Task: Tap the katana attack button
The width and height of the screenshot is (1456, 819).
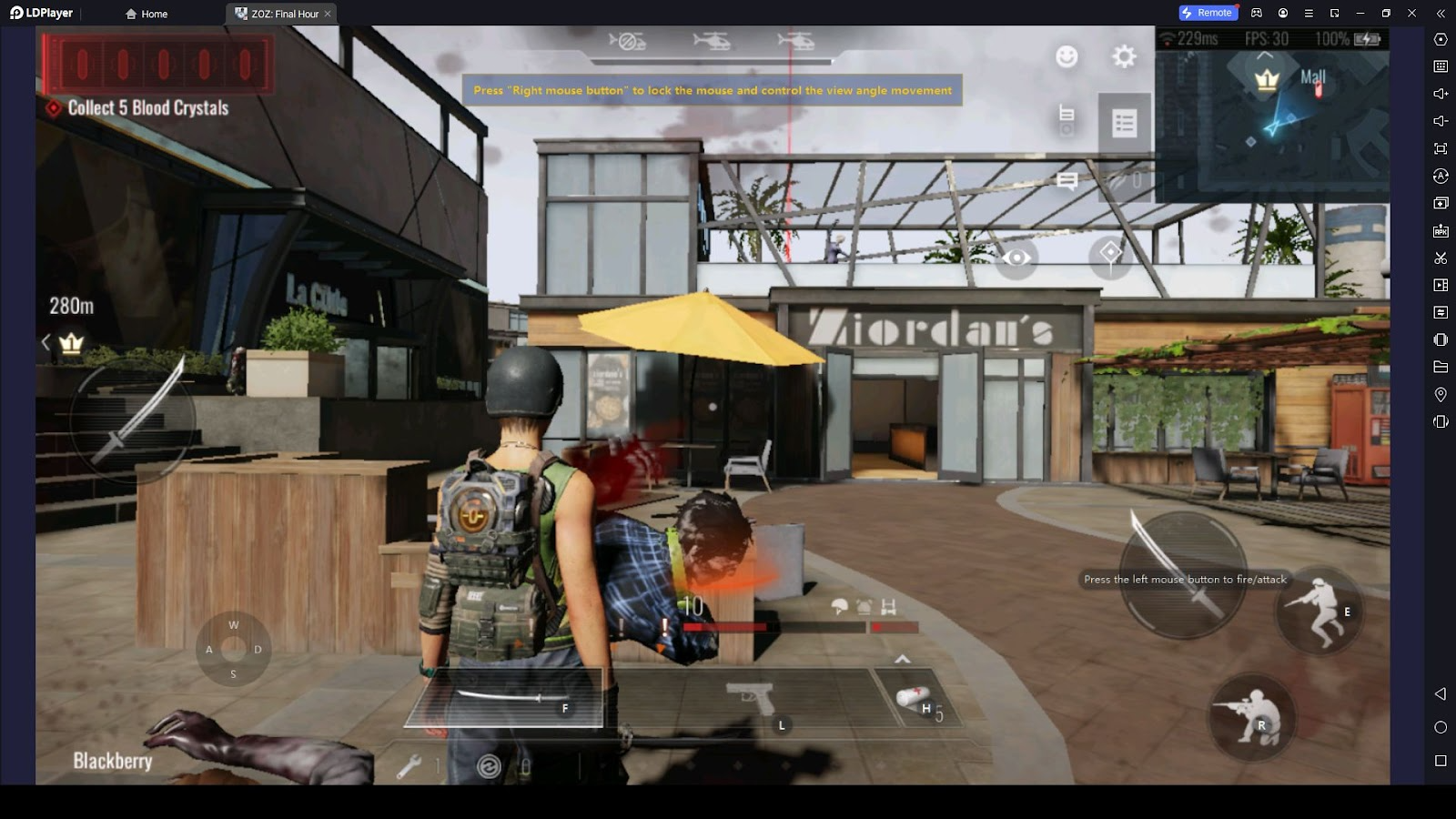Action: 1182,575
